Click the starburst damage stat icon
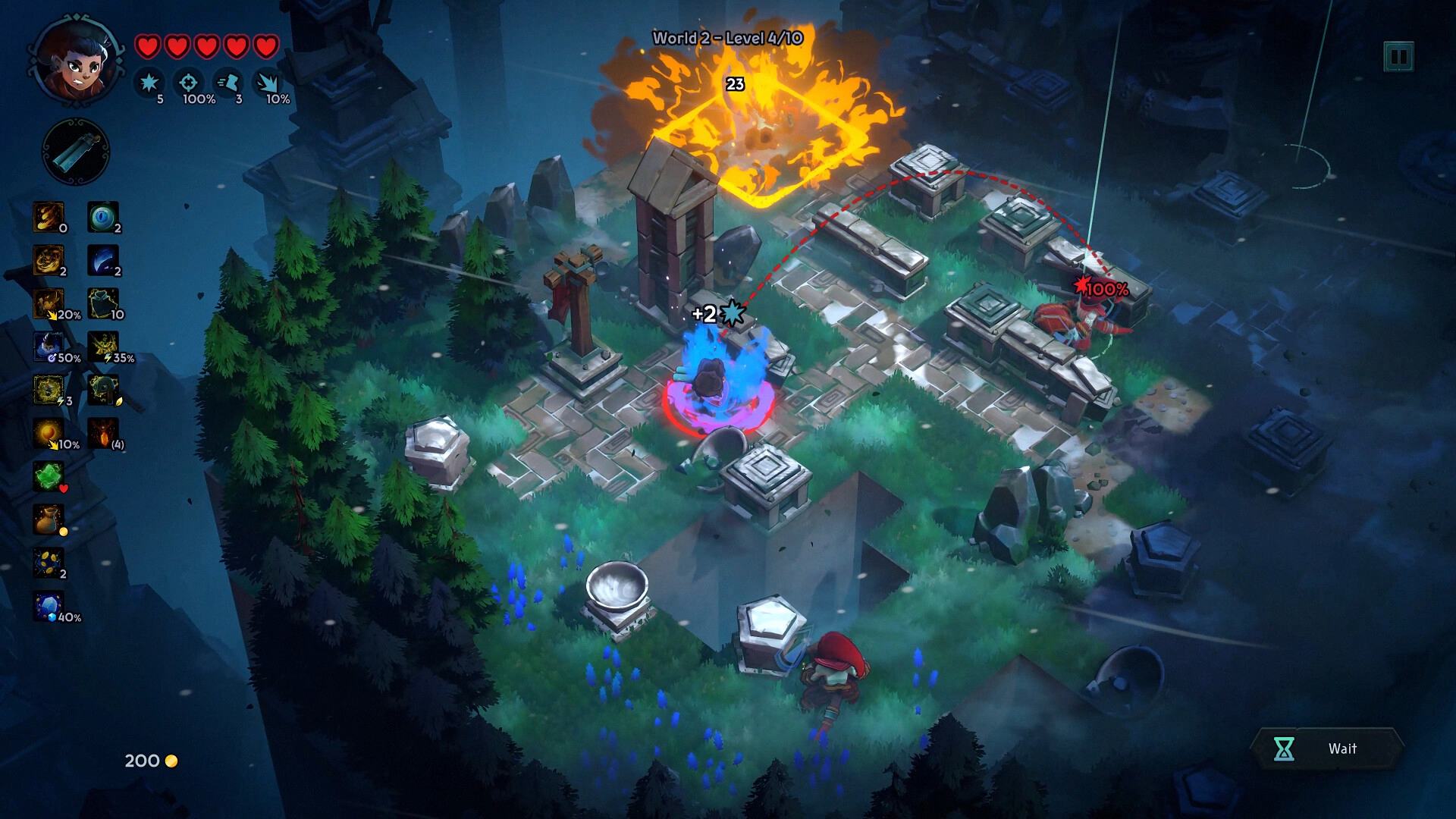Viewport: 1456px width, 819px height. pyautogui.click(x=149, y=82)
